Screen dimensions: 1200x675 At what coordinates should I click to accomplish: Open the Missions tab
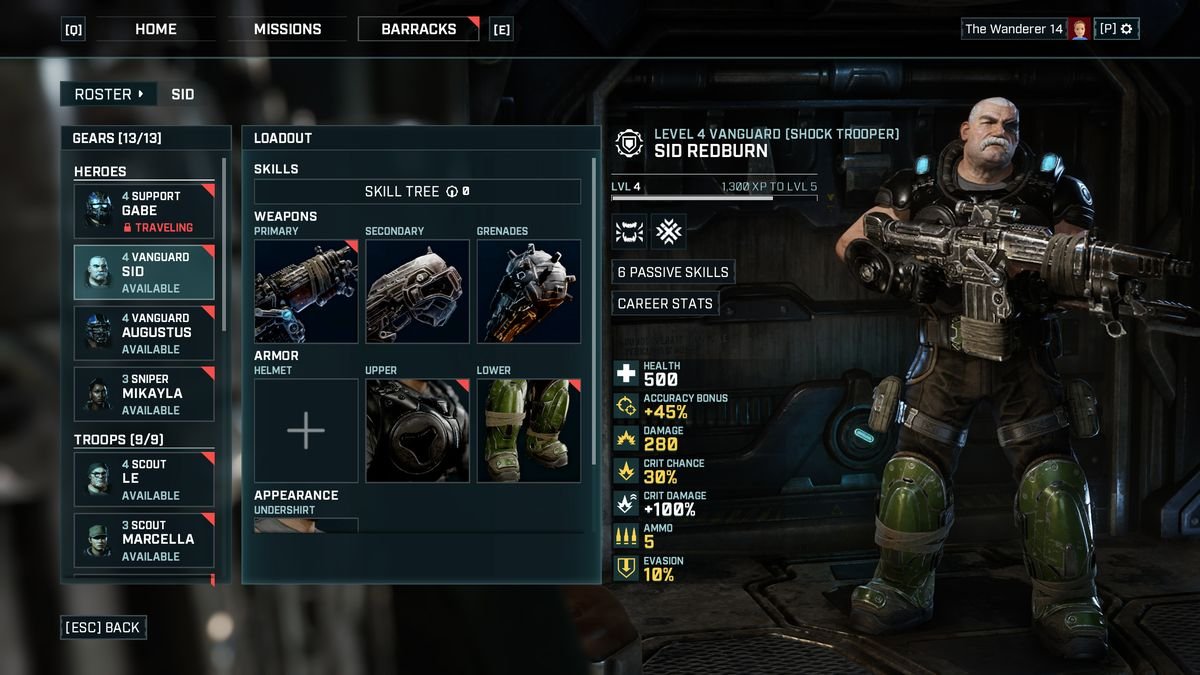[287, 29]
